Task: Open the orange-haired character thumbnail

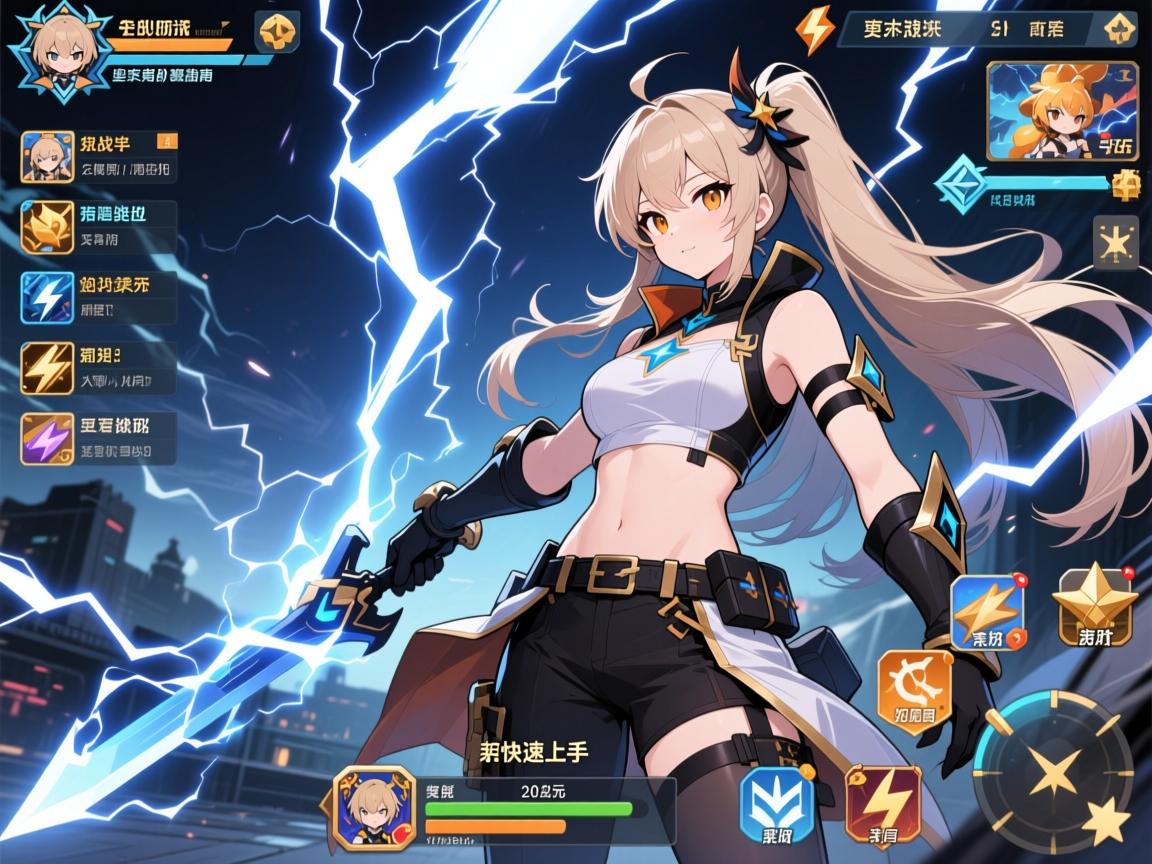Action: (1062, 111)
